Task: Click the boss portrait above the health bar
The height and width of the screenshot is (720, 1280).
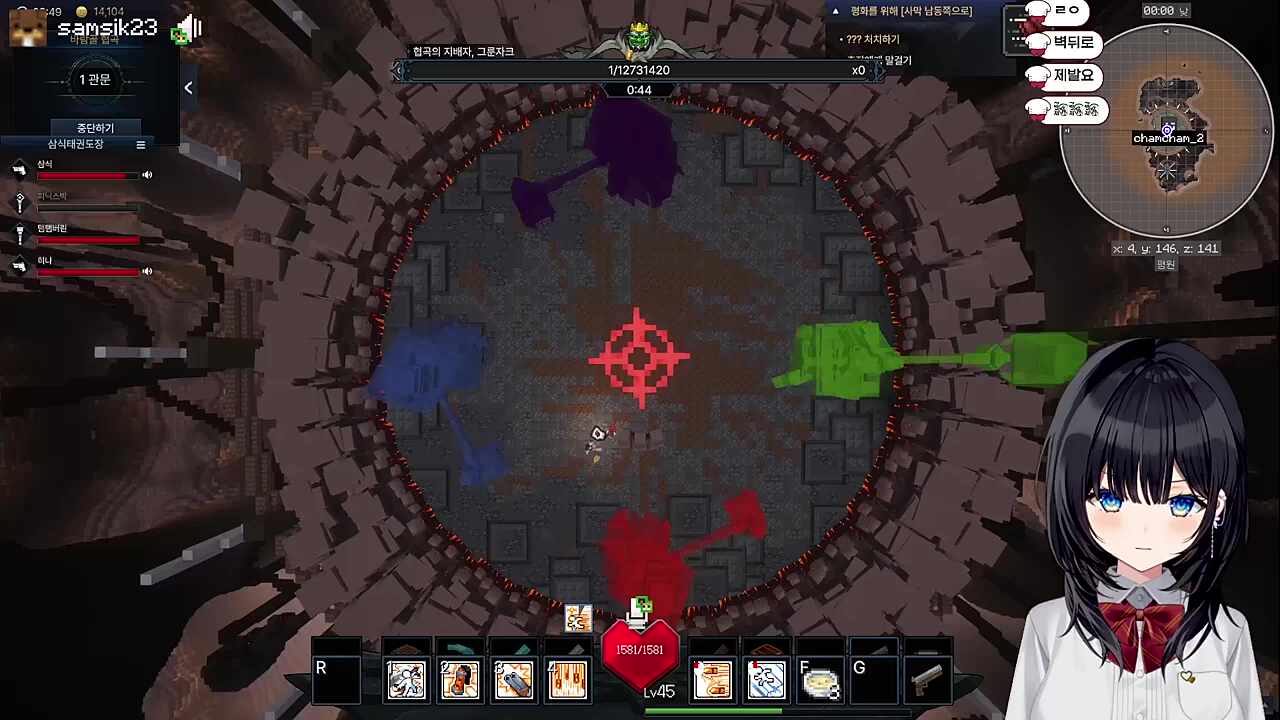Action: [x=639, y=40]
